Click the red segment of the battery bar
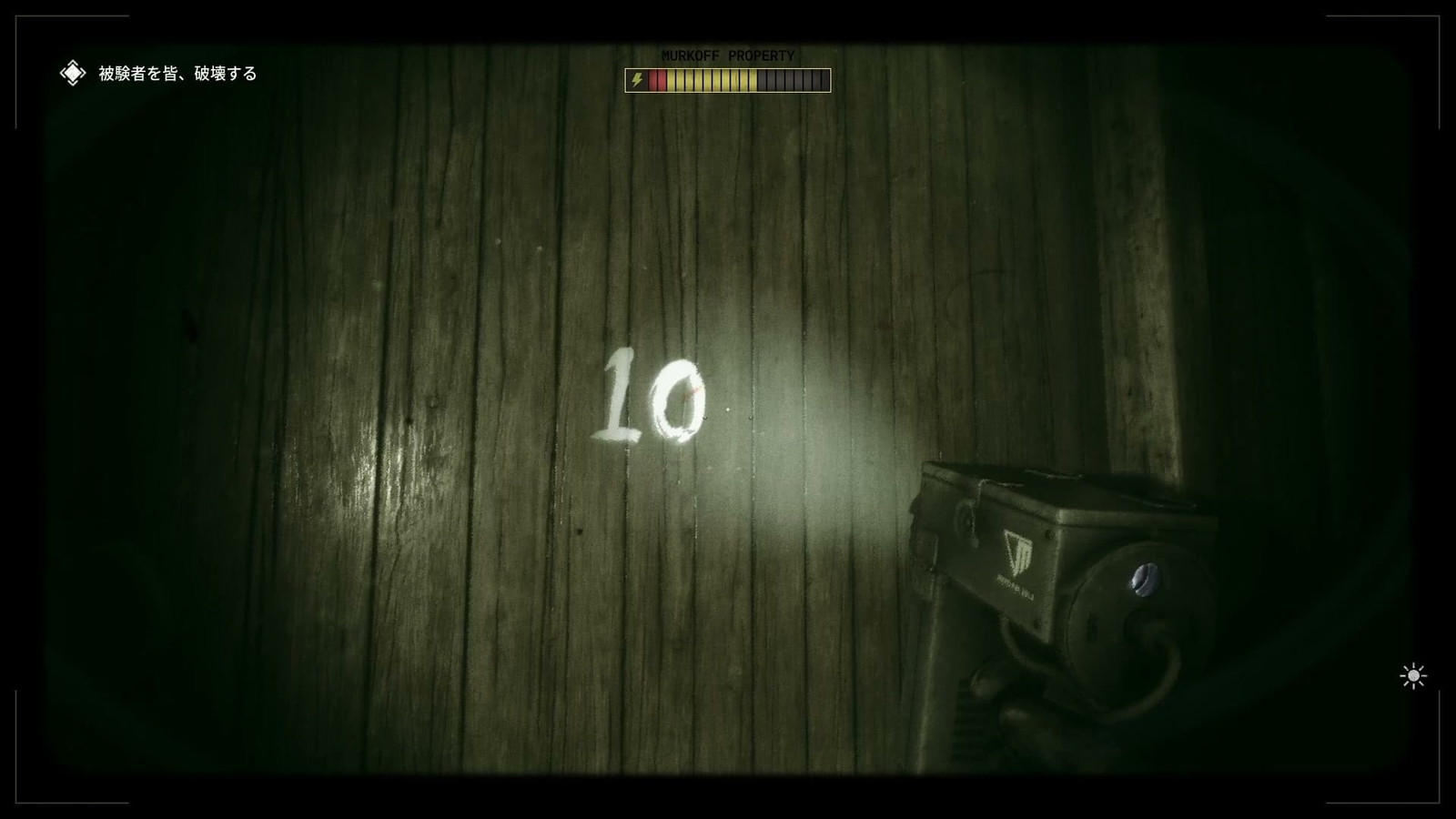 658,81
